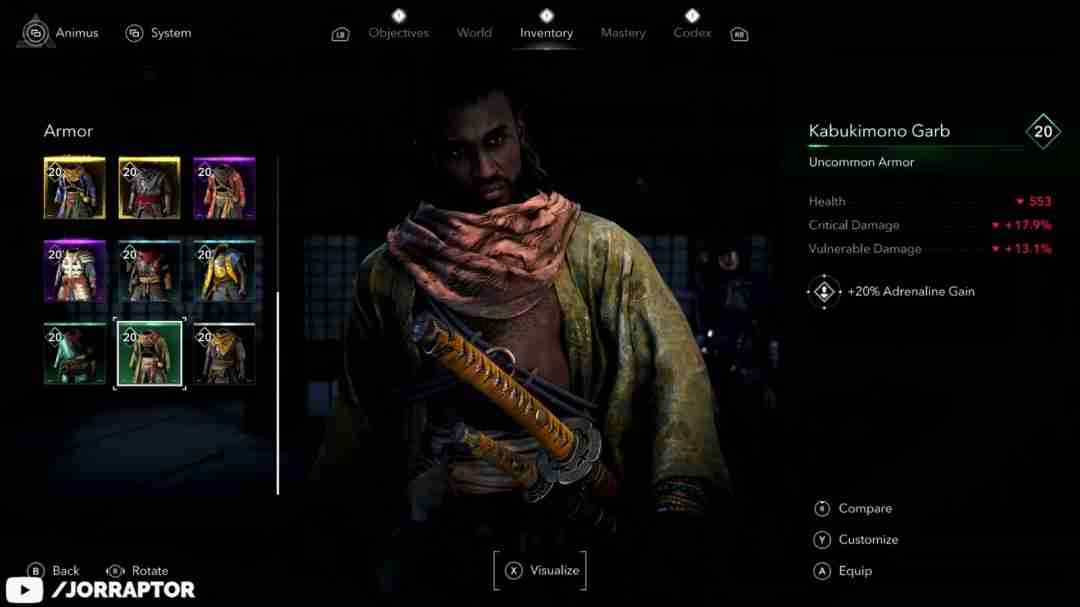Choose the yellow vest armor slot
The image size is (1080, 607).
[x=224, y=271]
